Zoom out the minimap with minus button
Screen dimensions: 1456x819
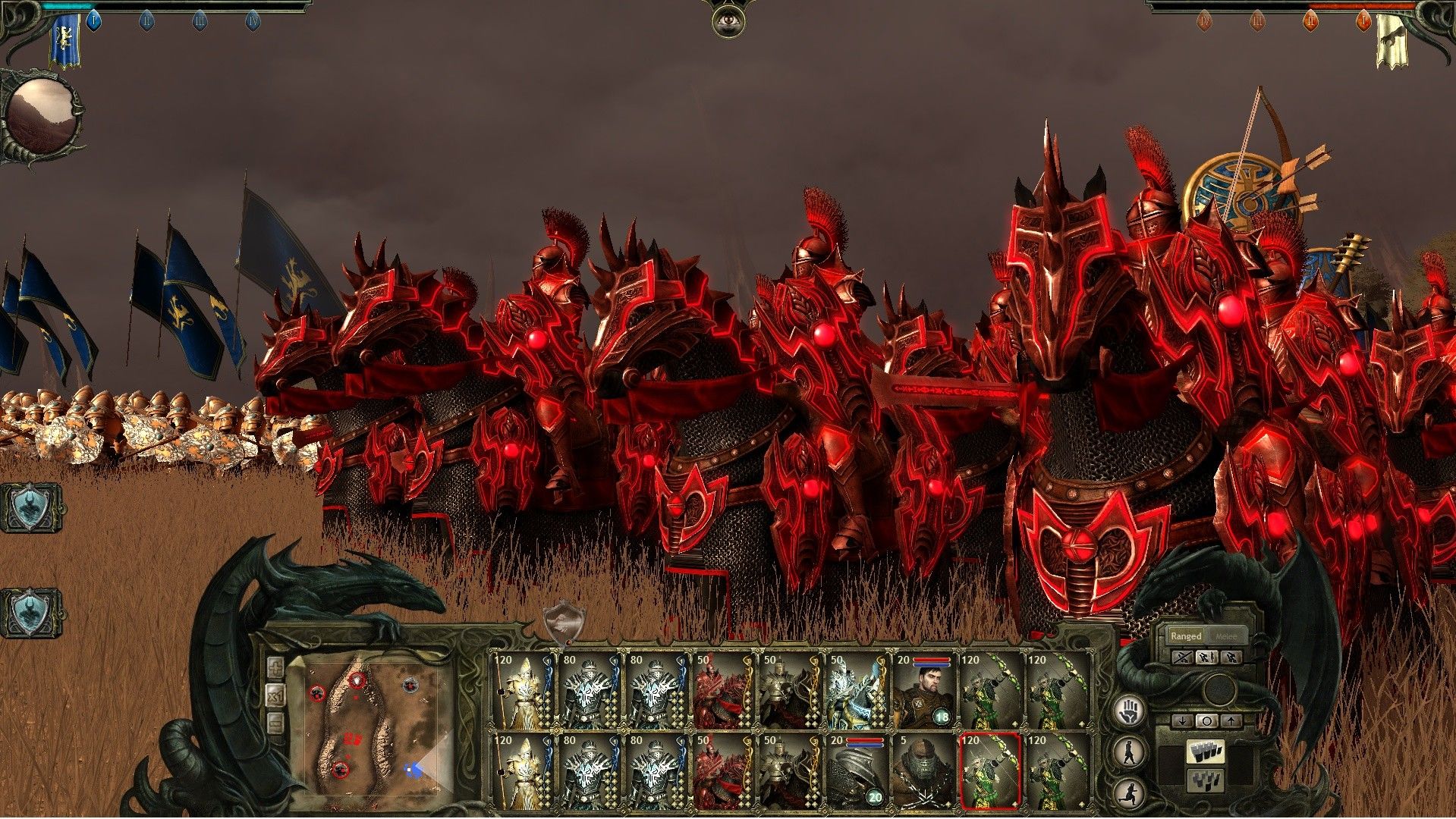click(x=276, y=723)
